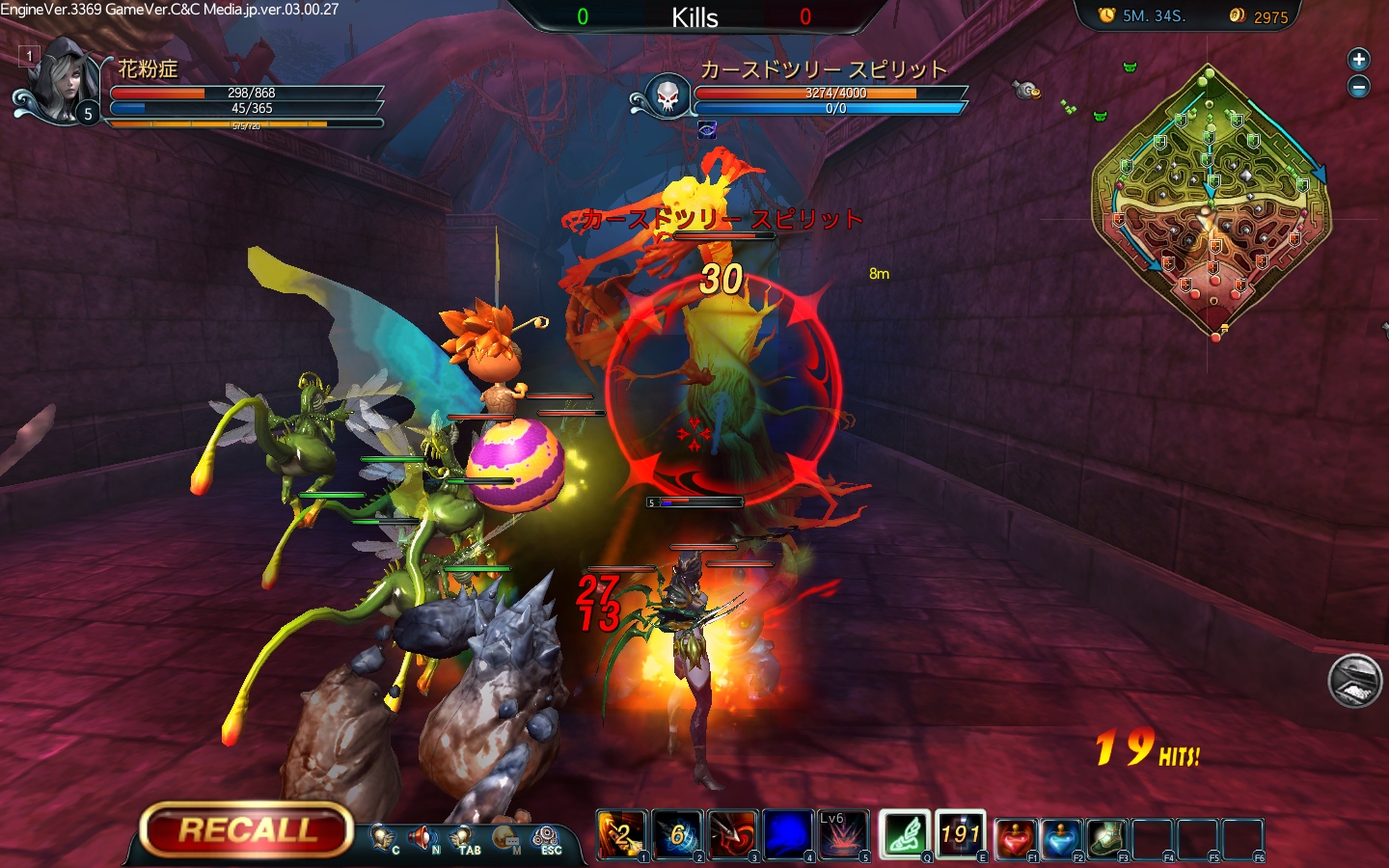Use the blue mana potion
Image resolution: width=1389 pixels, height=868 pixels.
1060,838
